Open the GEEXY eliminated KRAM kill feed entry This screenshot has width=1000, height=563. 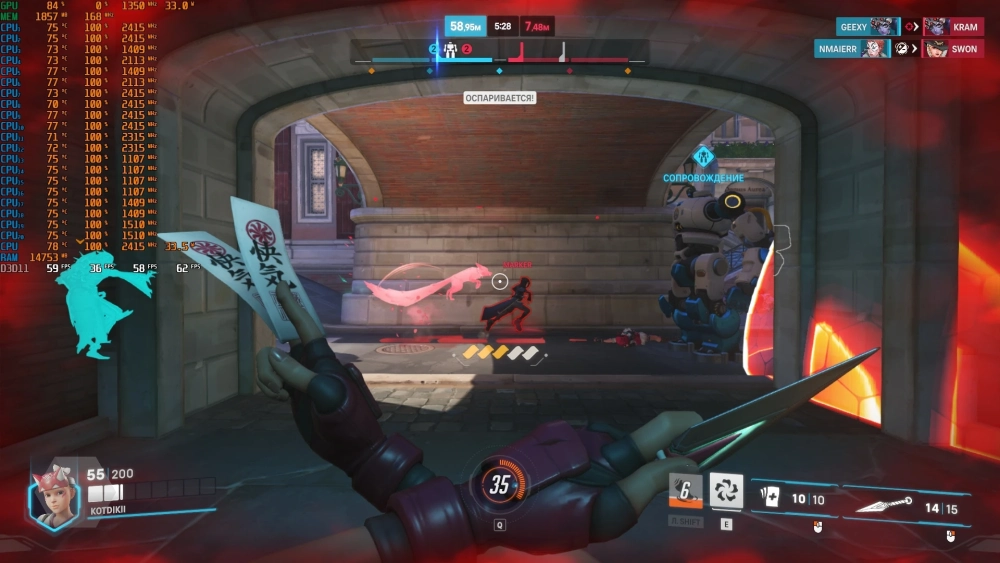[911, 27]
